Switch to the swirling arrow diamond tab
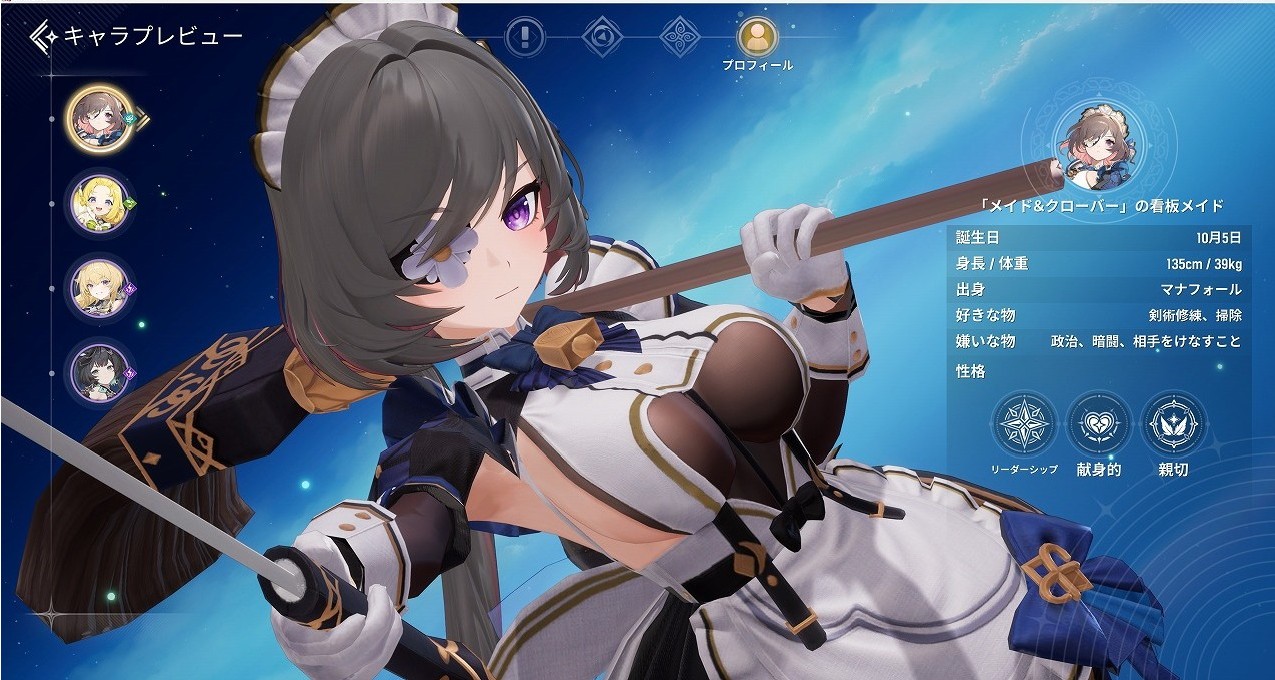This screenshot has width=1275, height=680. [602, 37]
